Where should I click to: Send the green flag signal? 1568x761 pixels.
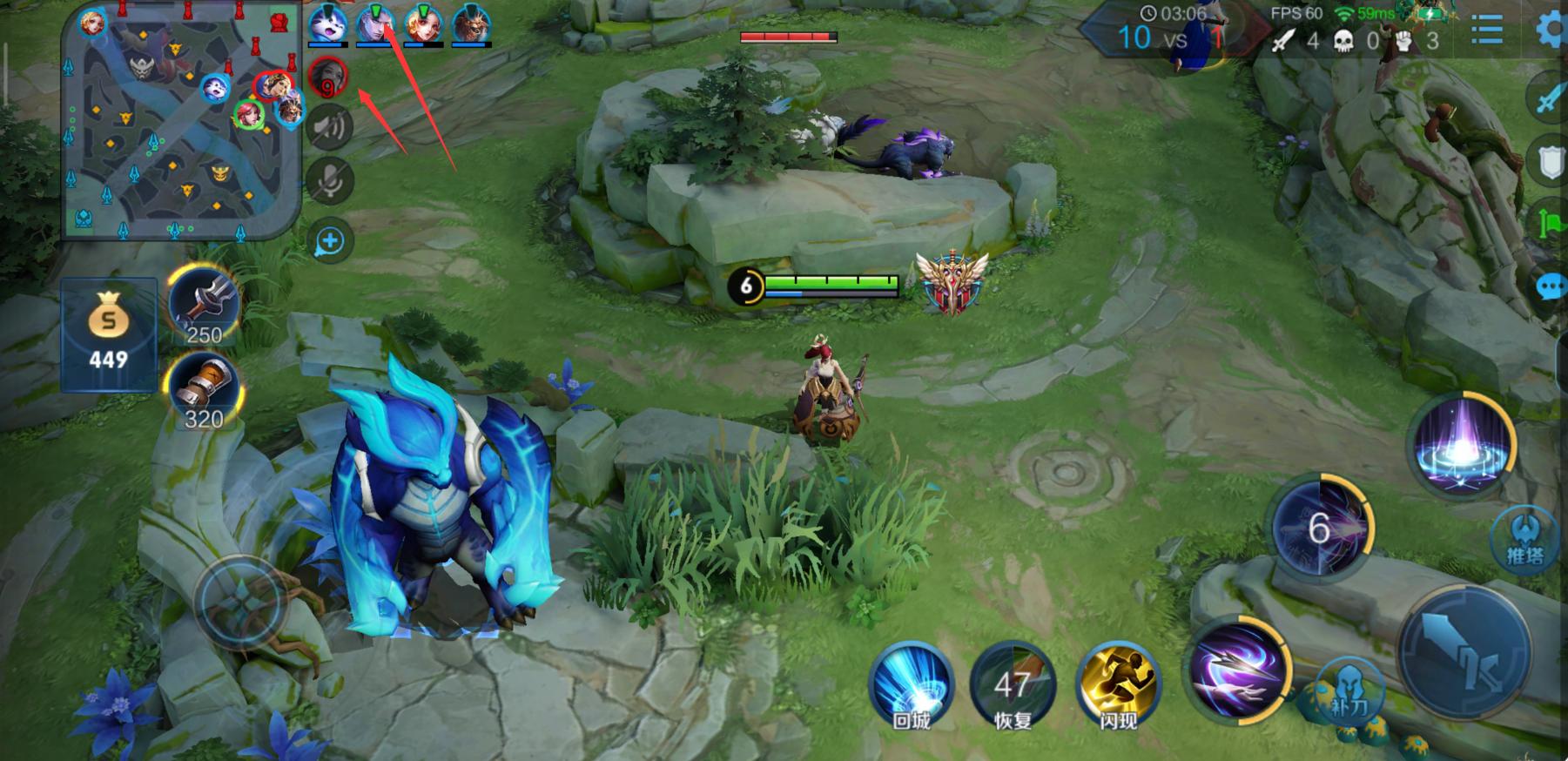pyautogui.click(x=1551, y=223)
